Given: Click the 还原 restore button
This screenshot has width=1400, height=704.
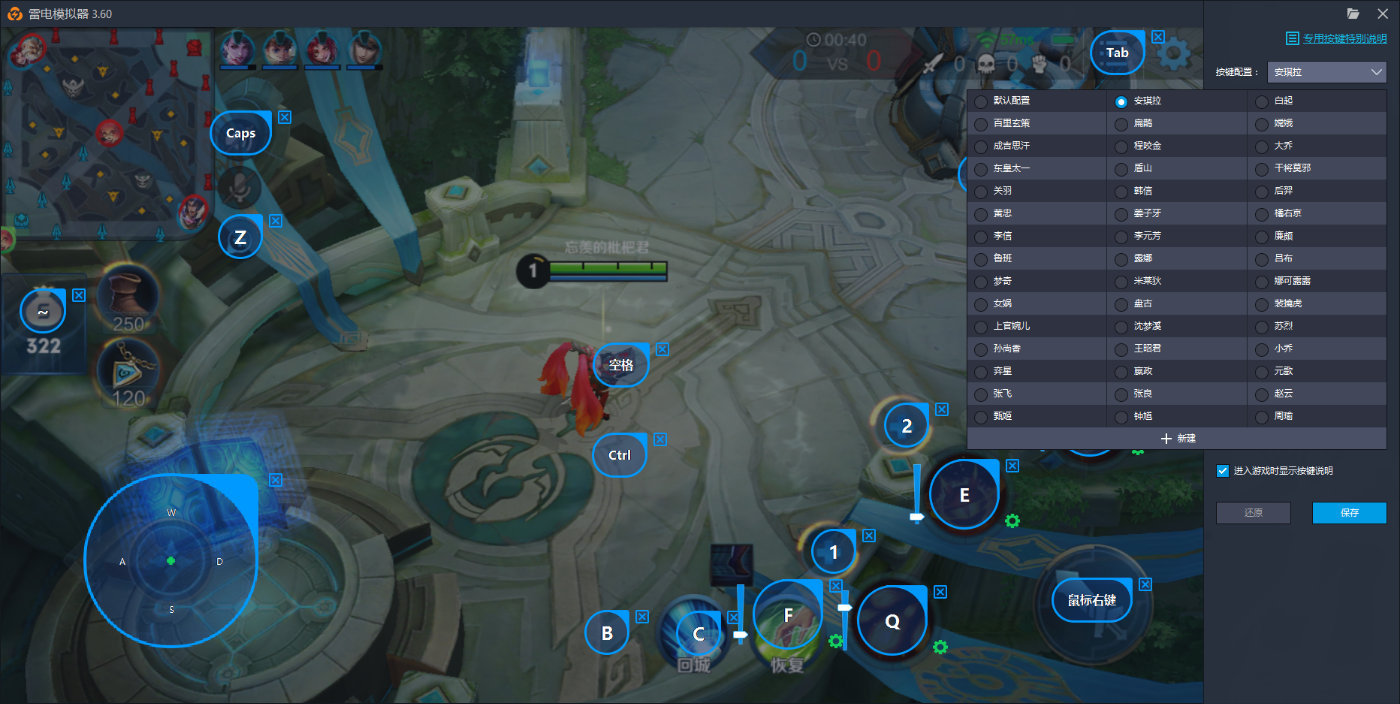Looking at the screenshot, I should tap(1253, 513).
